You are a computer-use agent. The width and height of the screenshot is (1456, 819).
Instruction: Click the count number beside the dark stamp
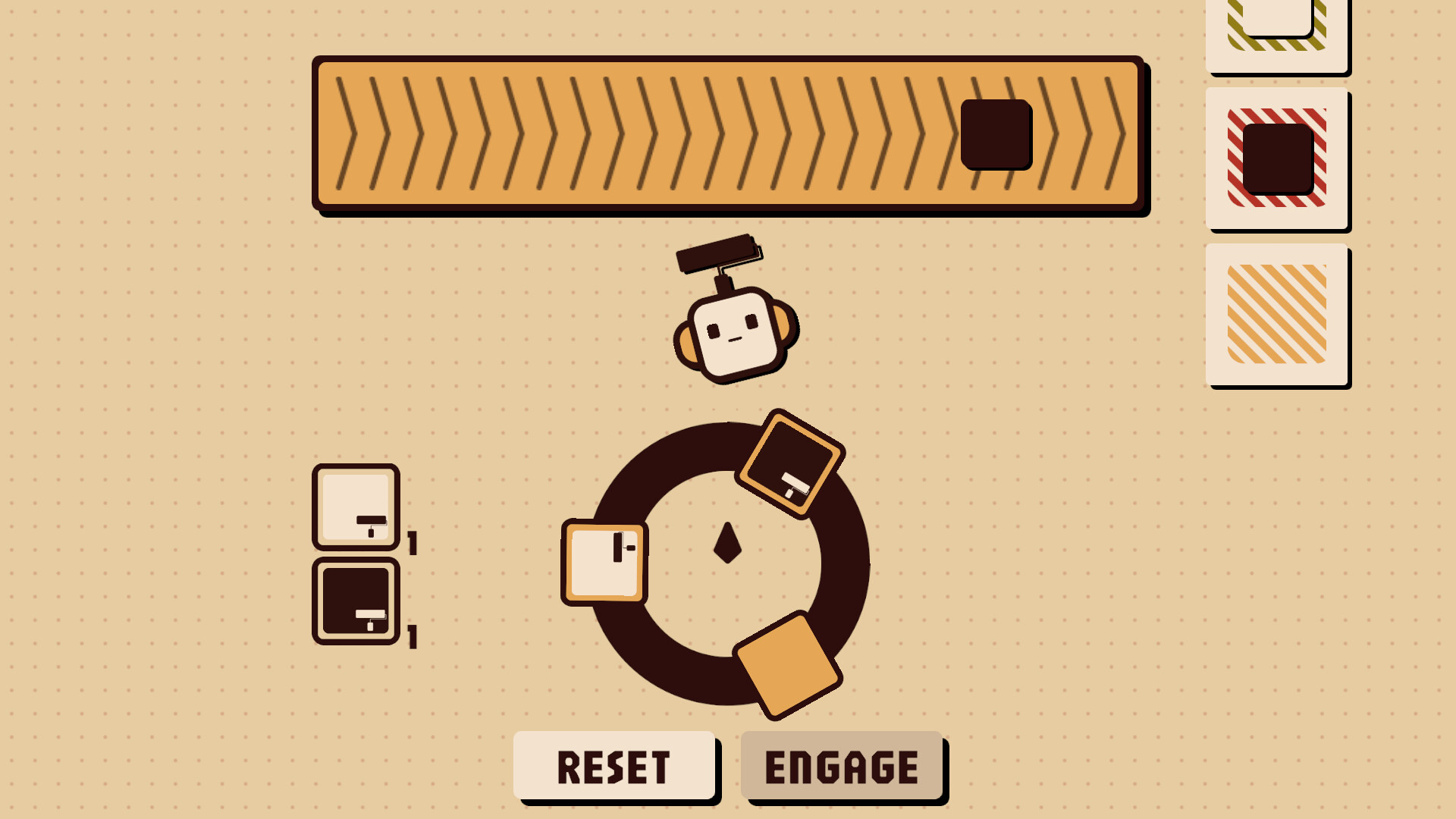pyautogui.click(x=413, y=637)
